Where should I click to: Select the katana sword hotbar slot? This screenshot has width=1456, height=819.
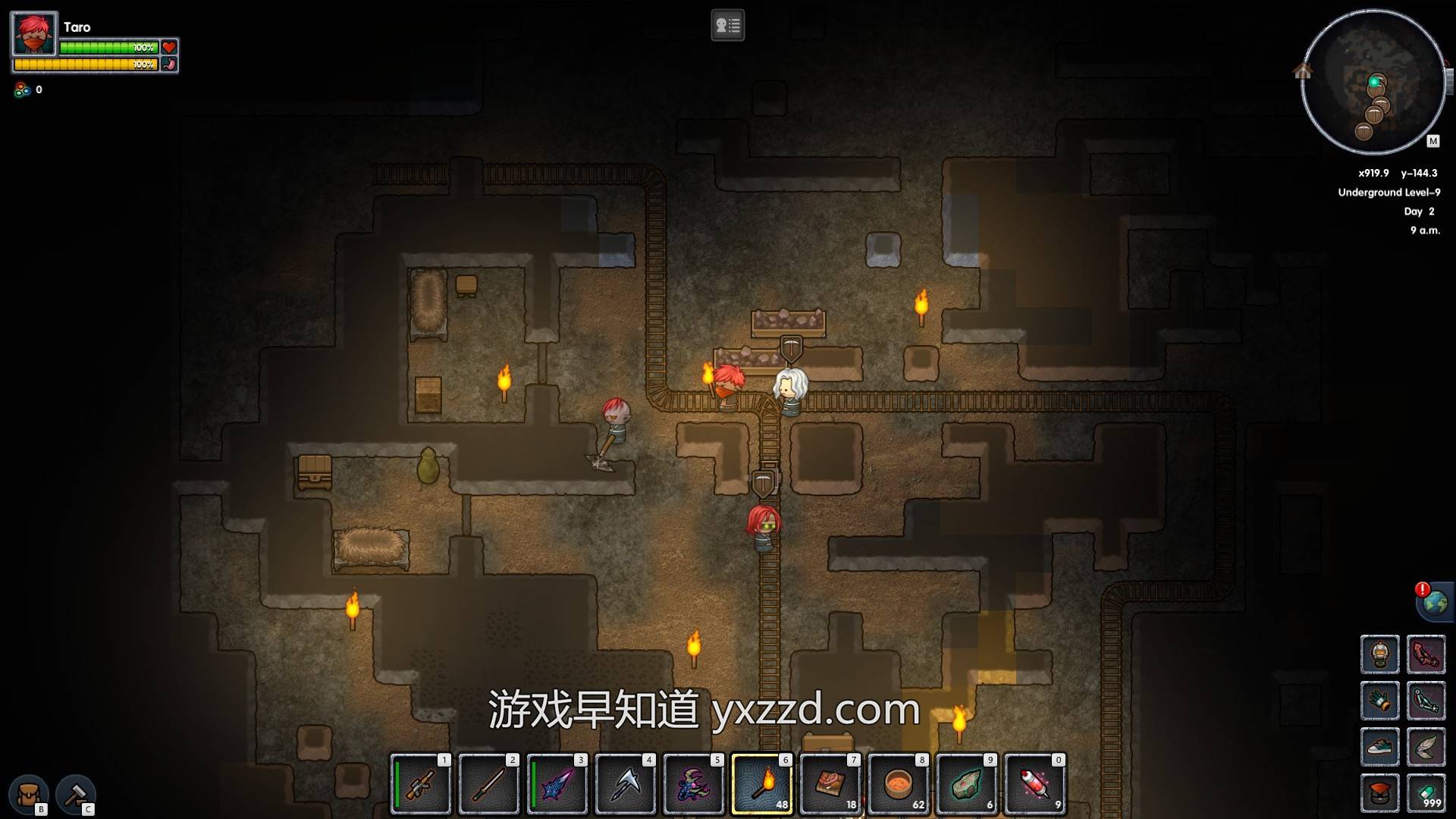click(x=489, y=784)
